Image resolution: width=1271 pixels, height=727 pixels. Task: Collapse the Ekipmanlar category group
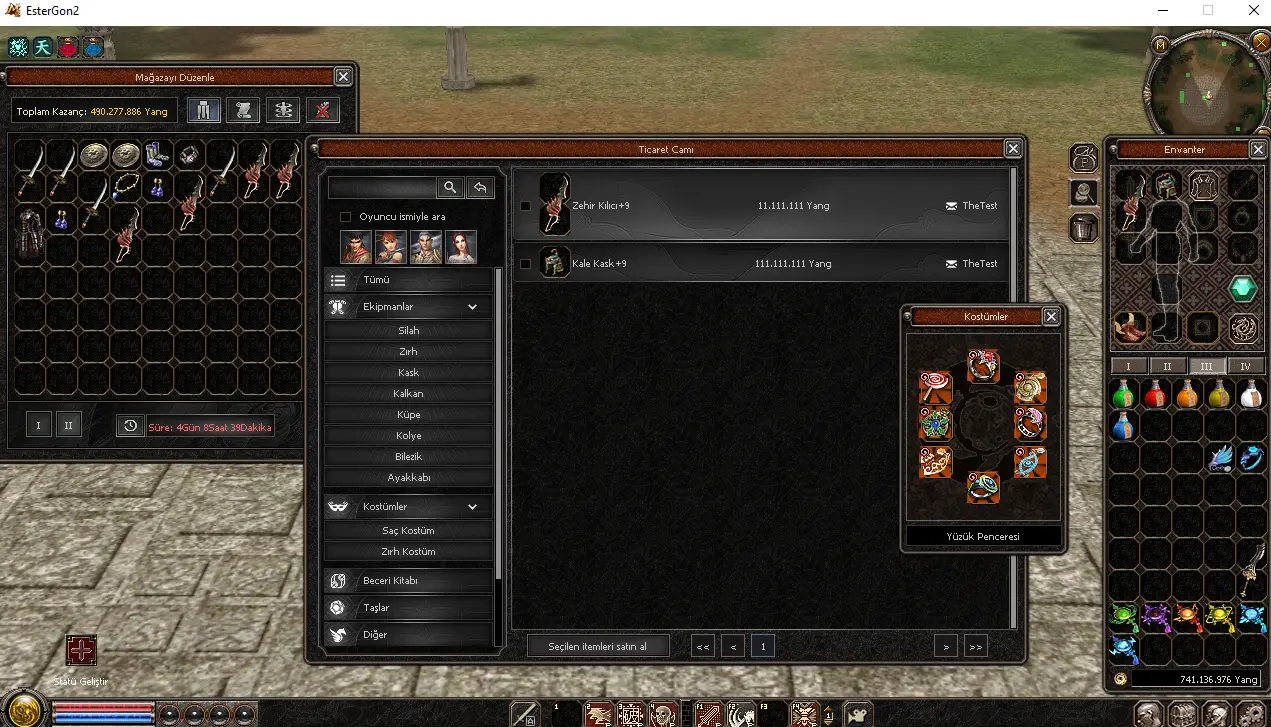click(472, 307)
